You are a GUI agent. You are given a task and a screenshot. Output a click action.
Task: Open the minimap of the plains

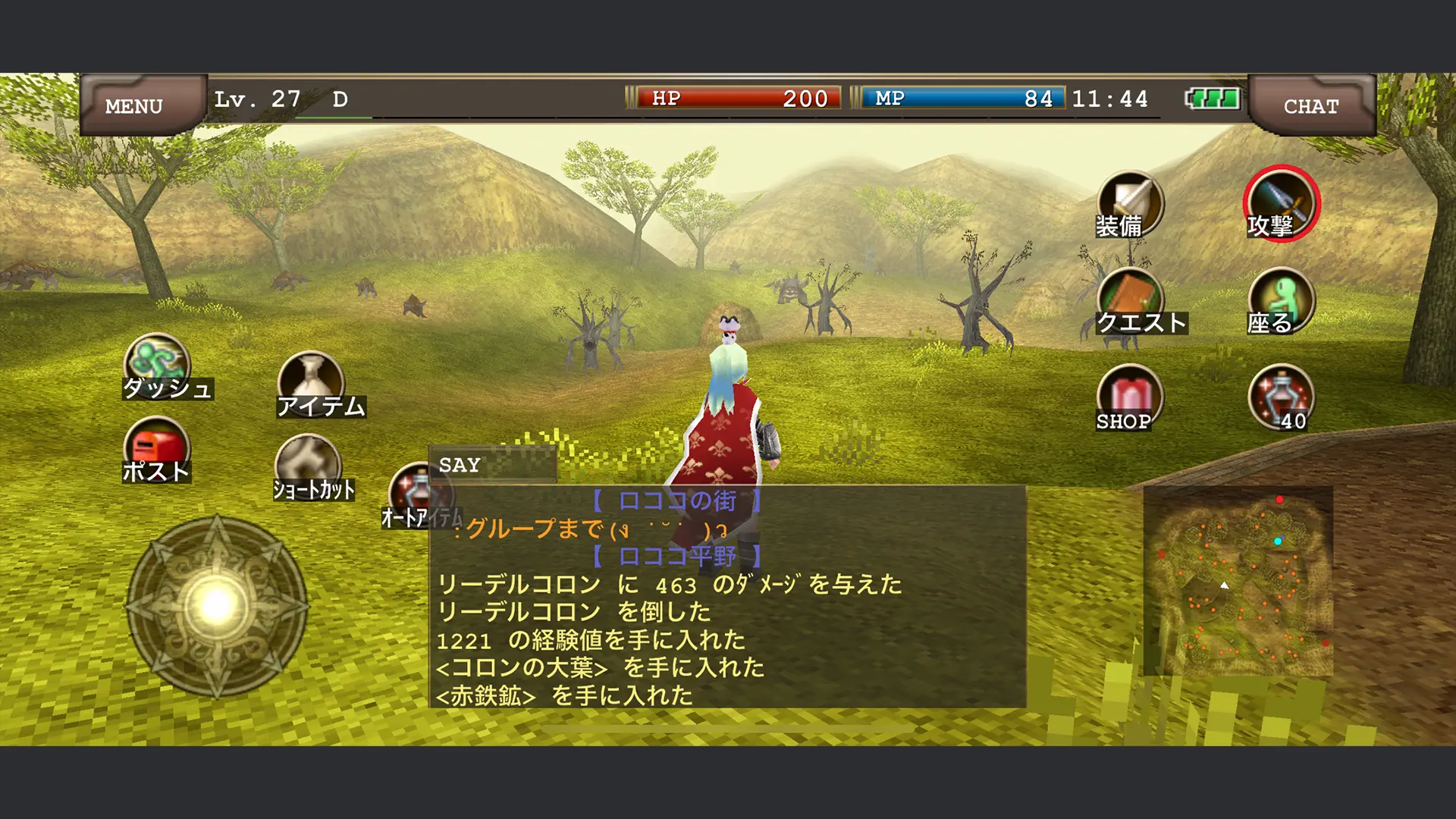[1238, 580]
